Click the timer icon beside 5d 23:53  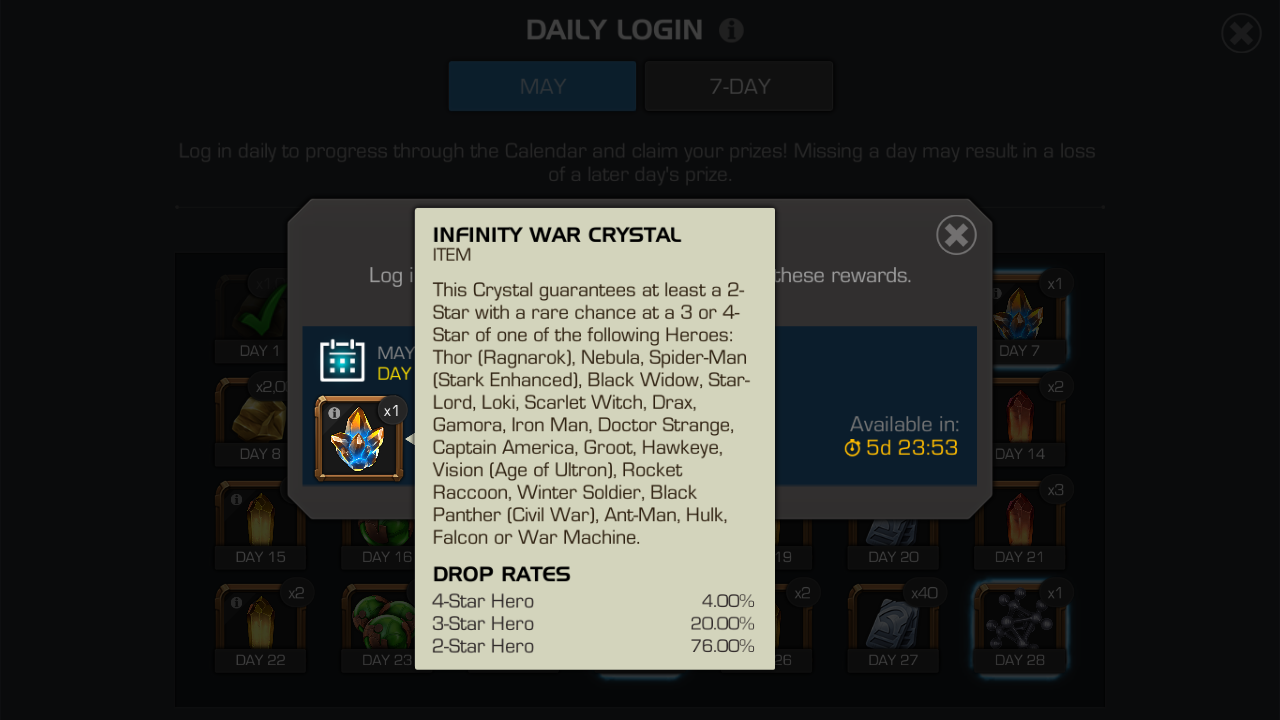[x=851, y=449]
